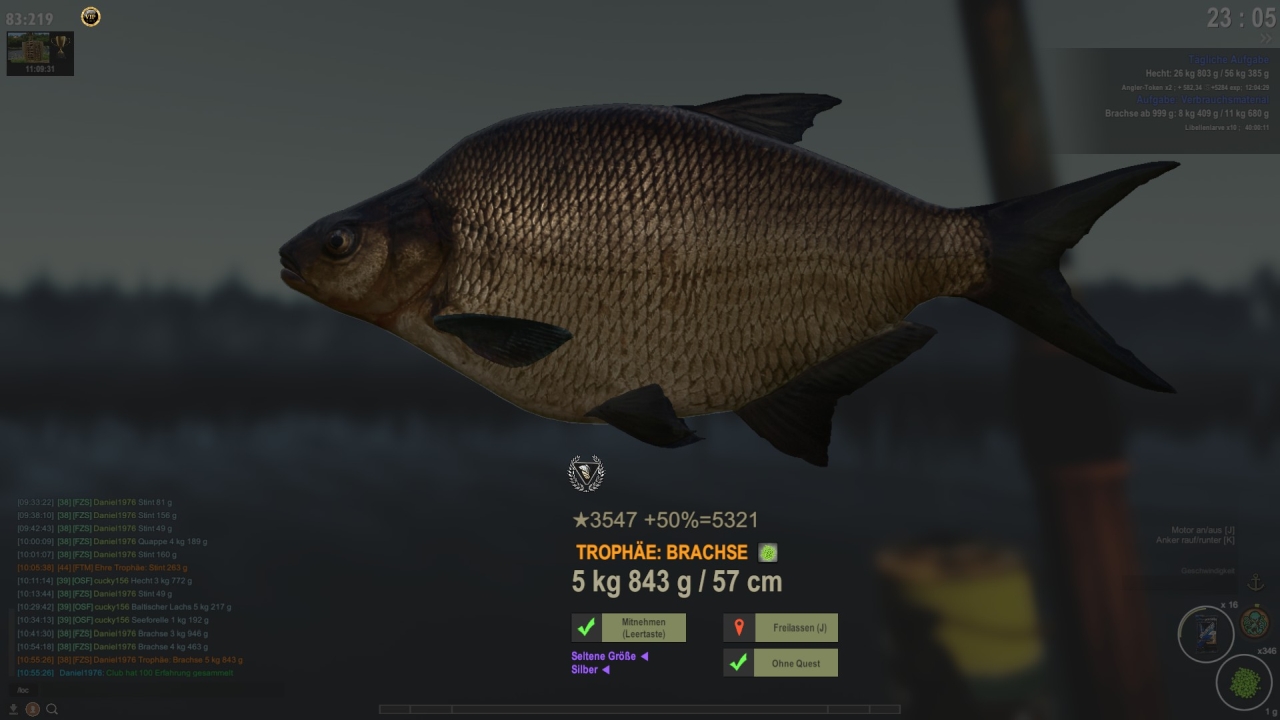
Task: Click the laurel wreath emblem above the score
Action: tap(586, 473)
